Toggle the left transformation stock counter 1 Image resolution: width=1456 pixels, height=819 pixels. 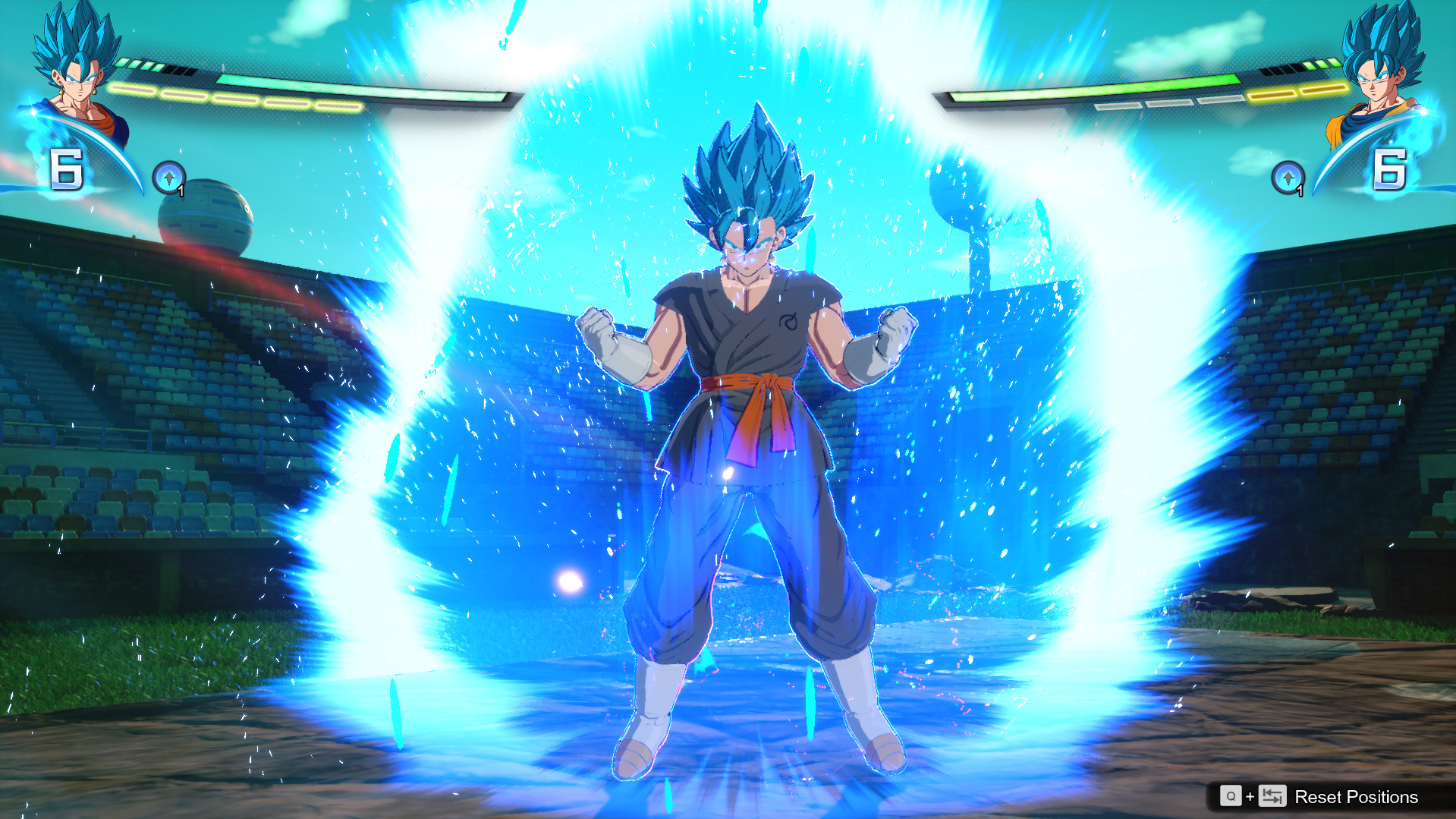coord(180,191)
